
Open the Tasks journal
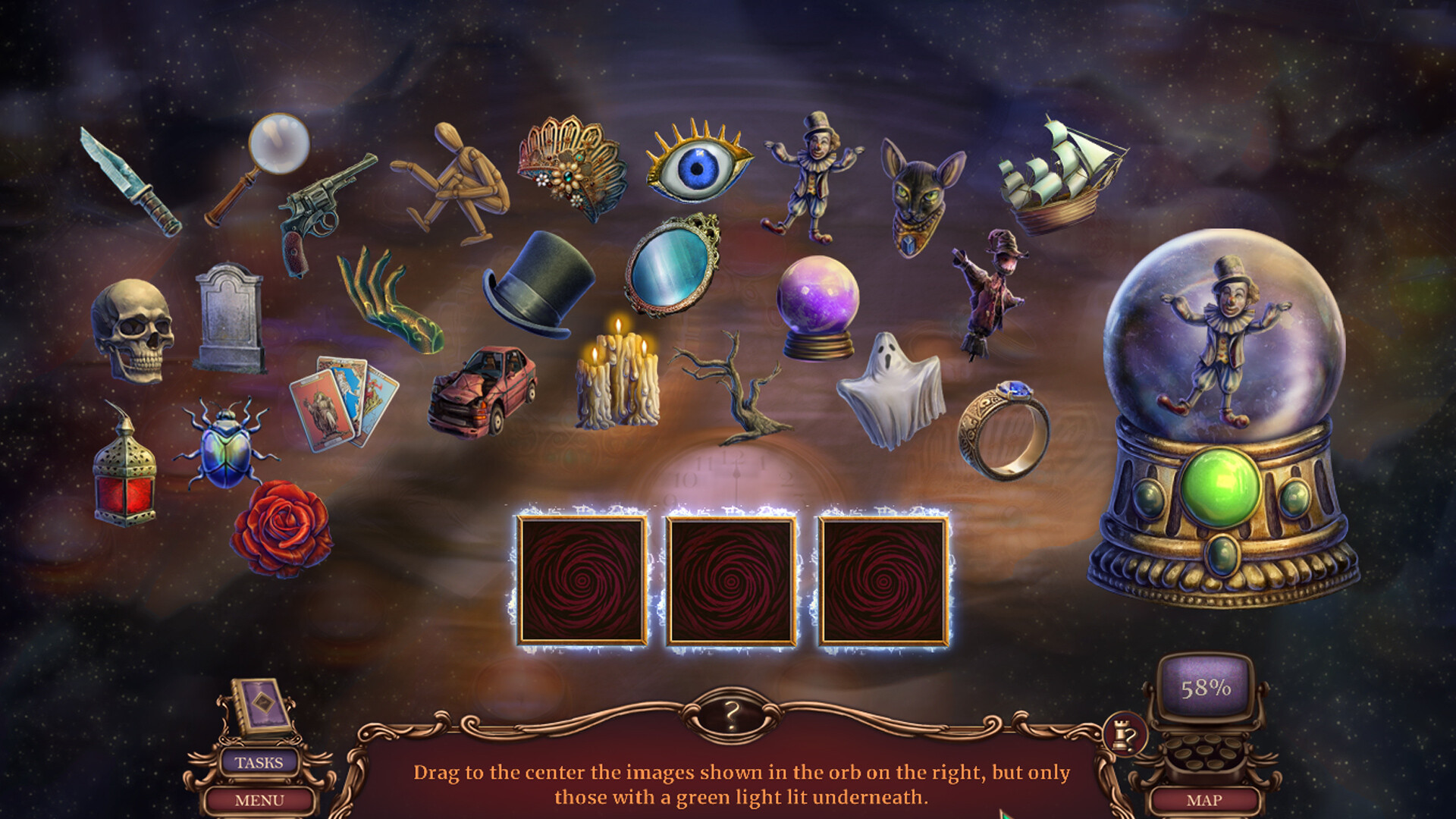262,763
